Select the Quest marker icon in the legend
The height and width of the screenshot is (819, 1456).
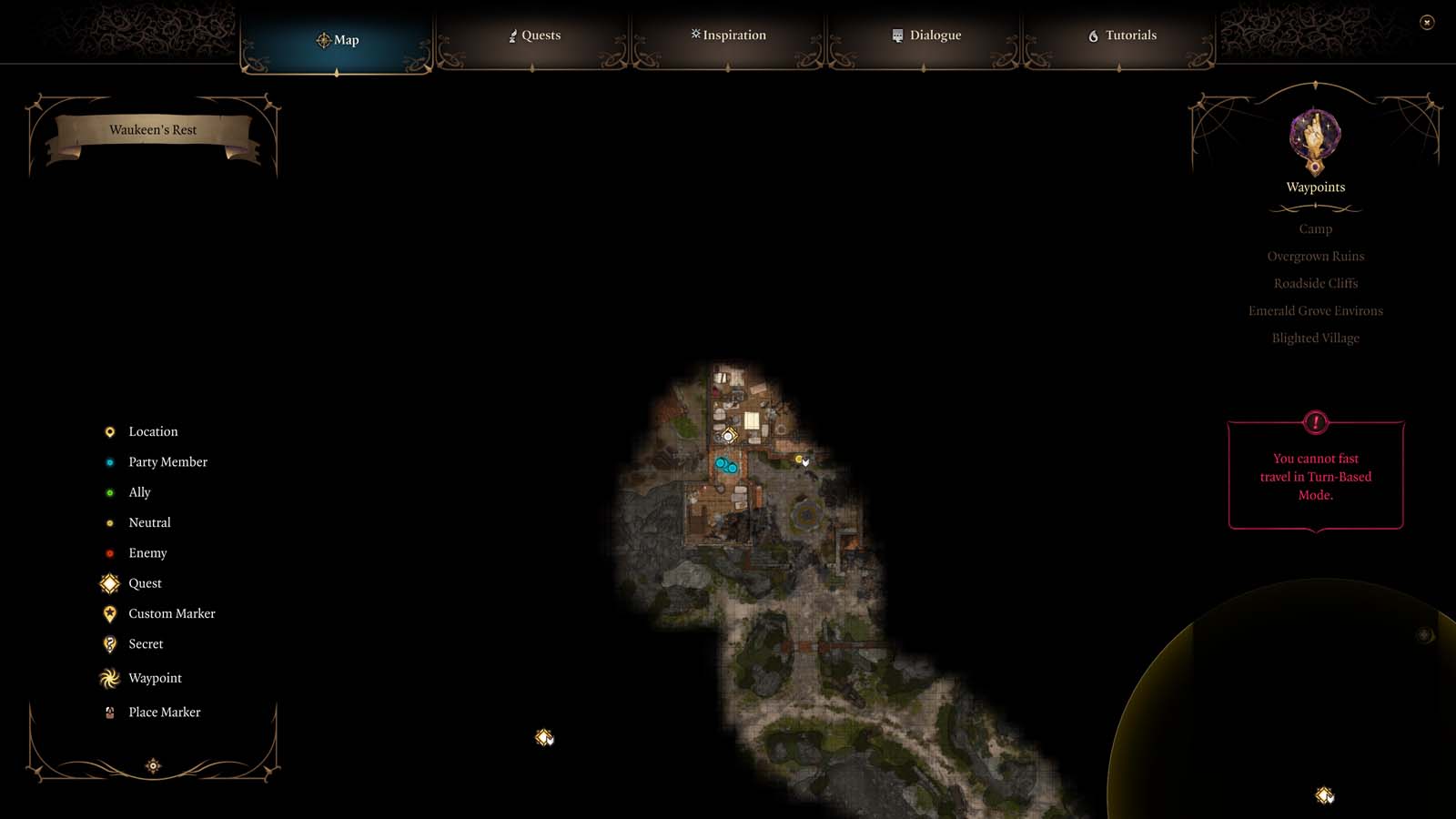point(109,583)
